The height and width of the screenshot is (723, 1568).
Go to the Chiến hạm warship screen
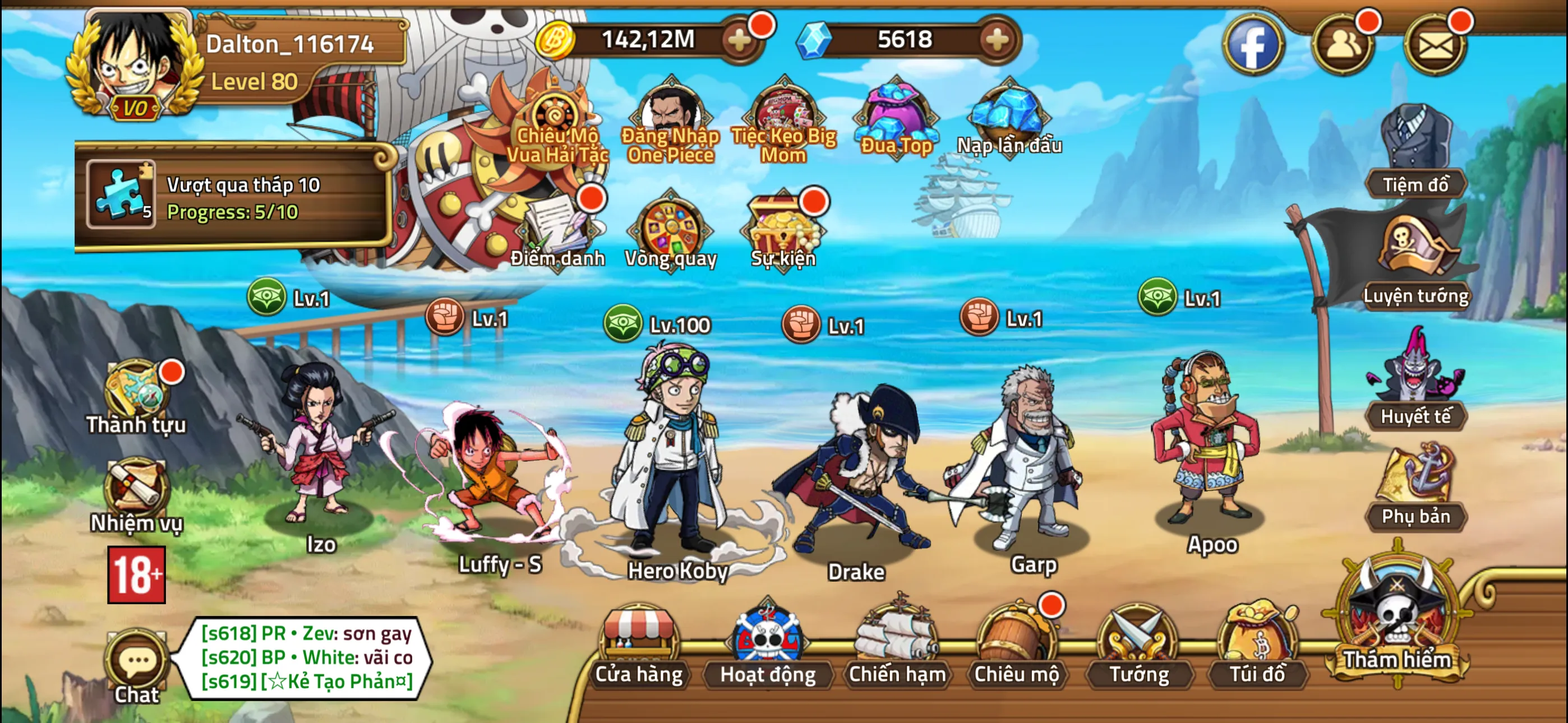897,646
